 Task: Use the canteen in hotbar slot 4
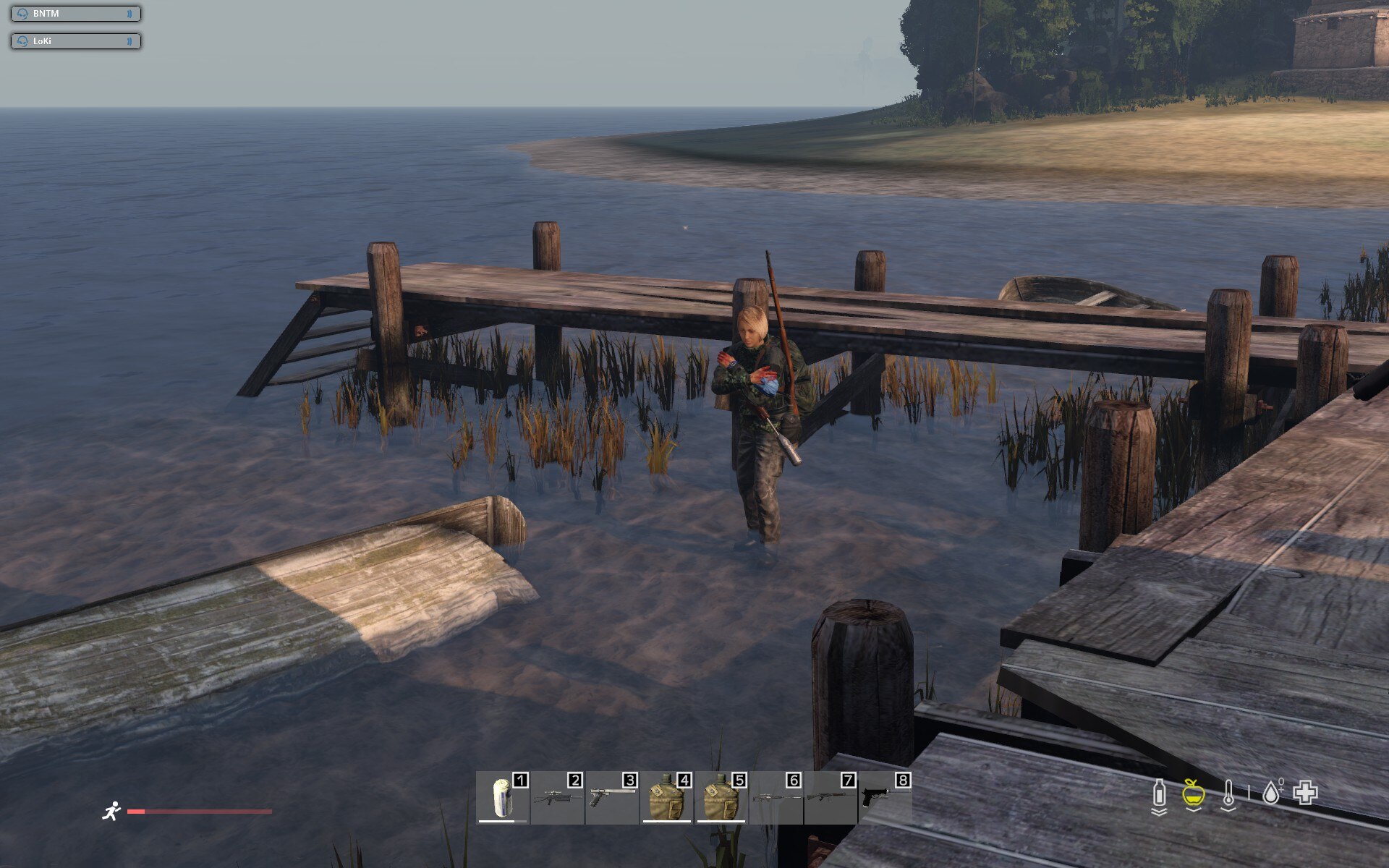666,798
